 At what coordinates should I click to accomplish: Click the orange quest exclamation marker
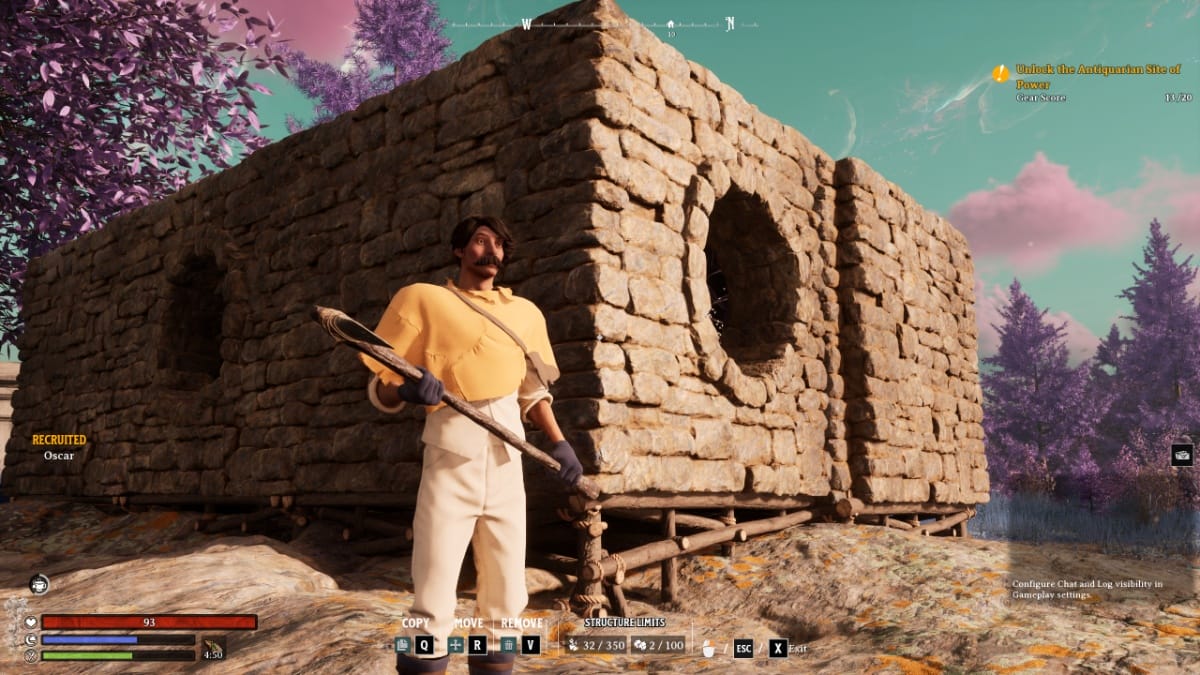1000,73
